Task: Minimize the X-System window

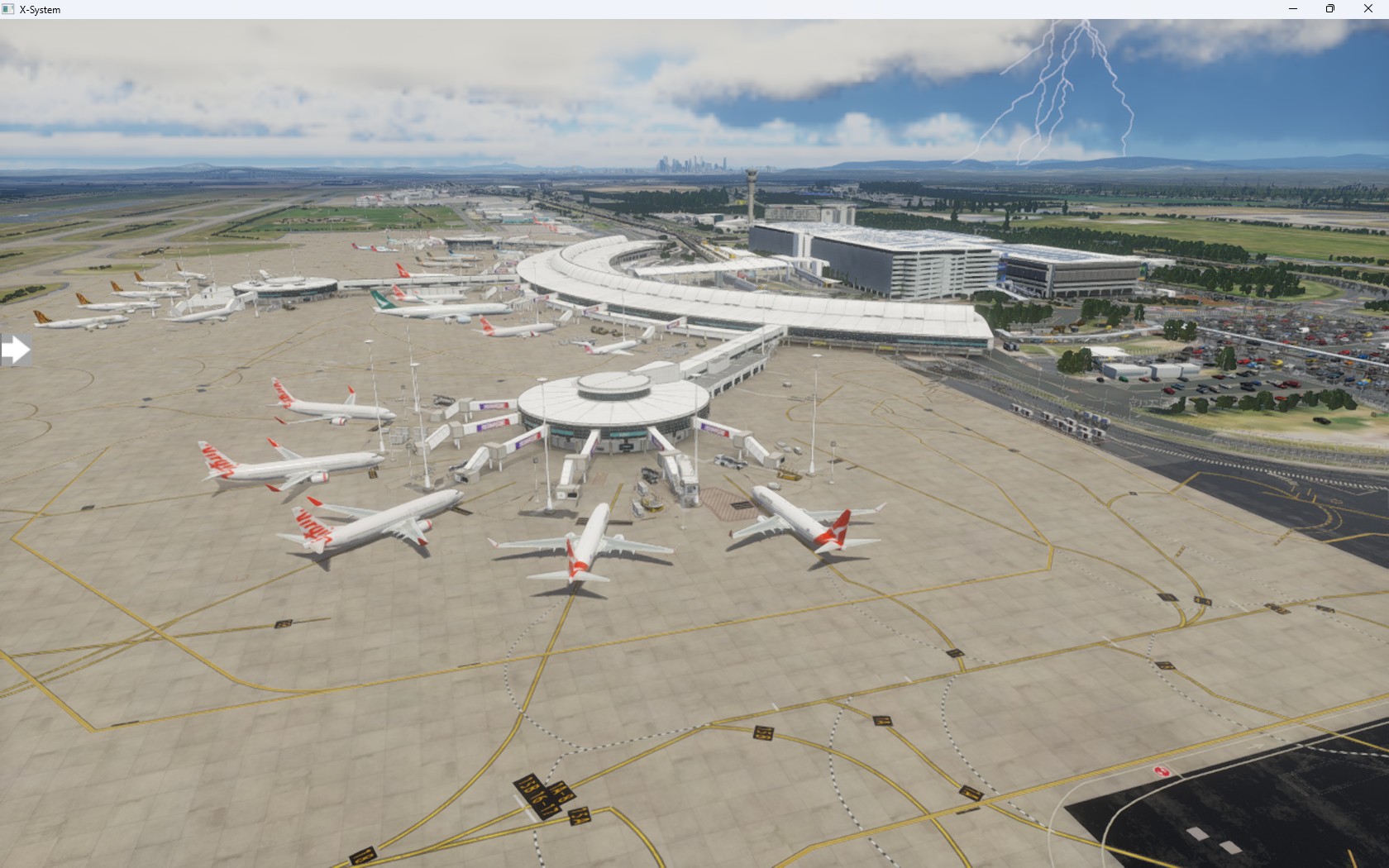Action: click(x=1292, y=9)
